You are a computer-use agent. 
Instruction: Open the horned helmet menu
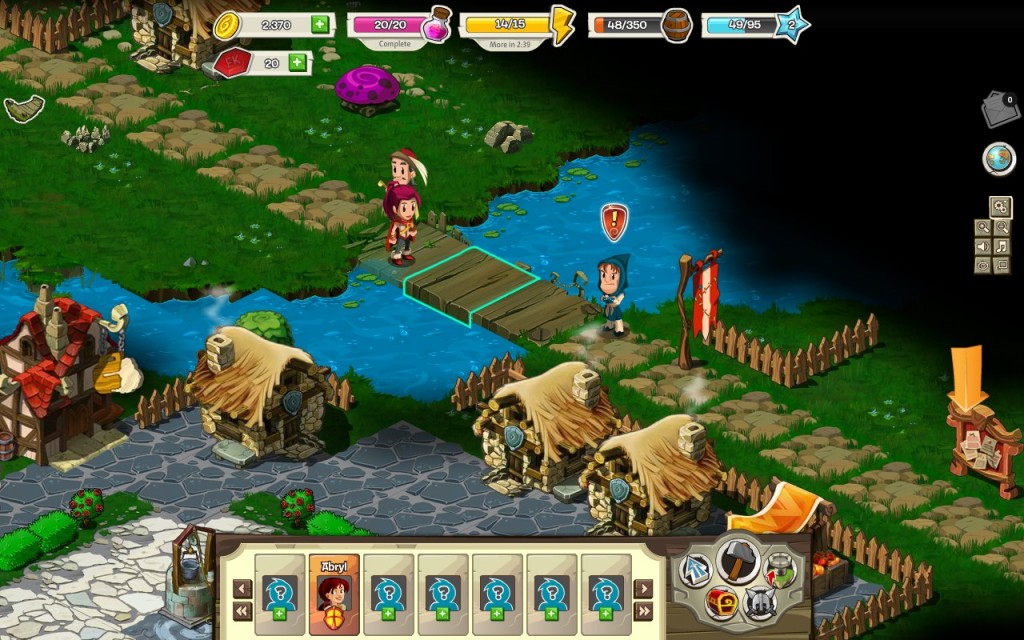tap(761, 603)
